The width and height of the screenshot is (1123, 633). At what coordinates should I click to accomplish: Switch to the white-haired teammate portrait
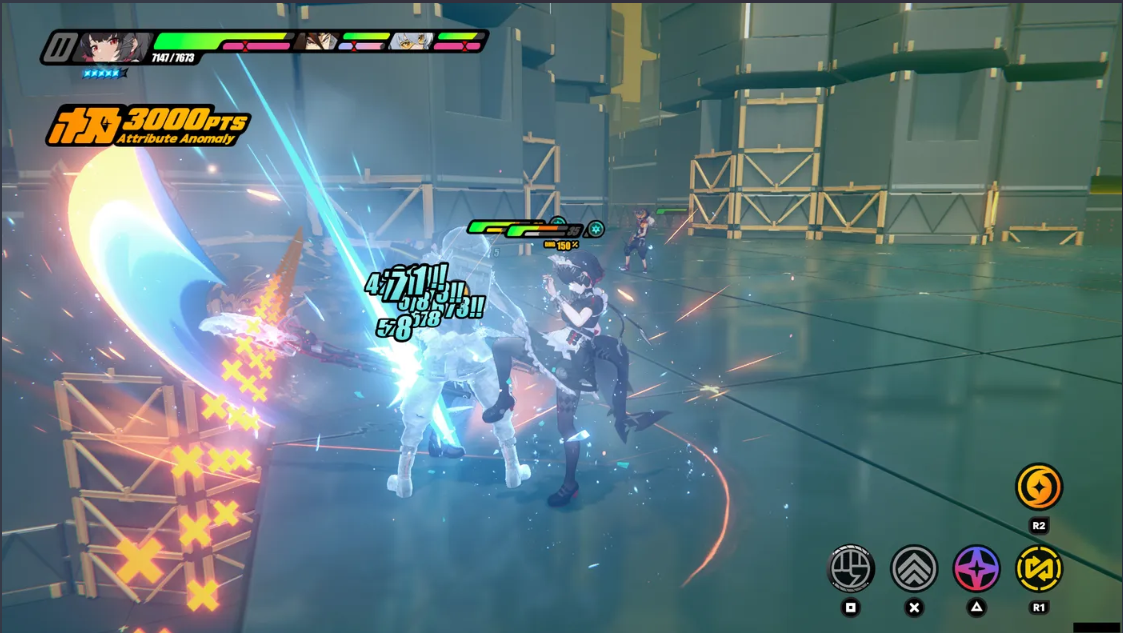tap(410, 42)
